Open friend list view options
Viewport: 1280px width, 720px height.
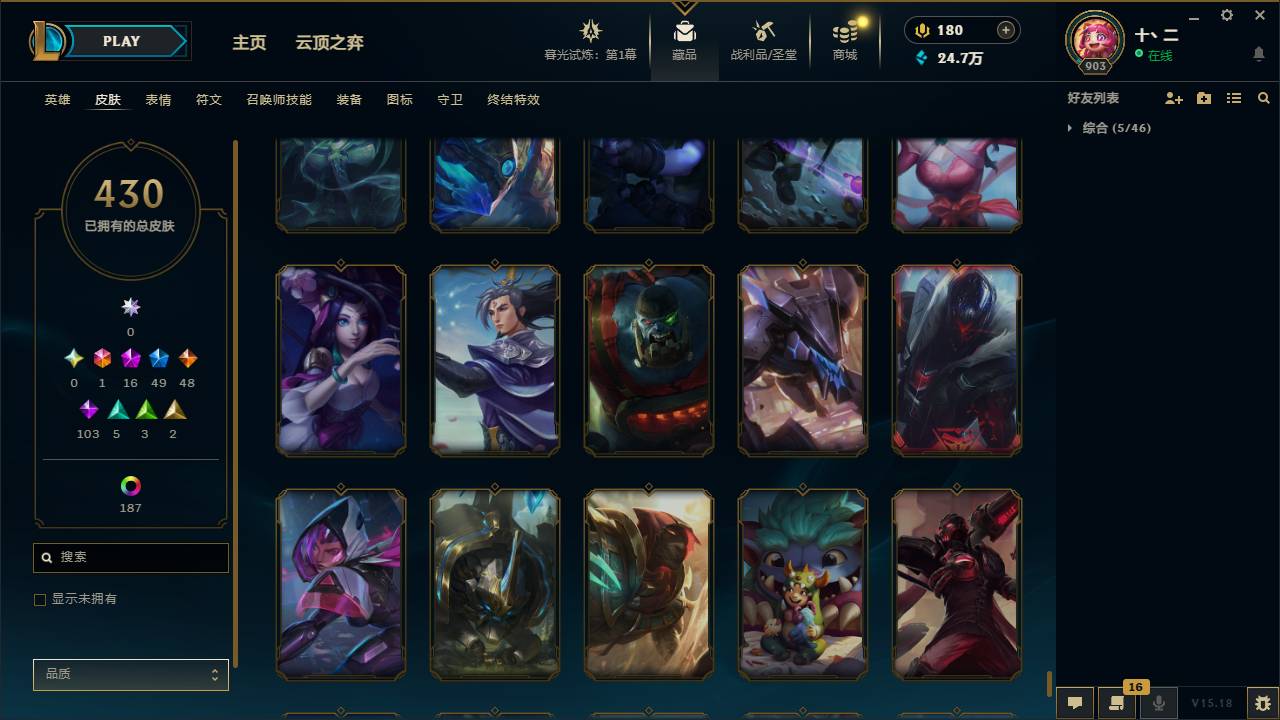(x=1233, y=97)
